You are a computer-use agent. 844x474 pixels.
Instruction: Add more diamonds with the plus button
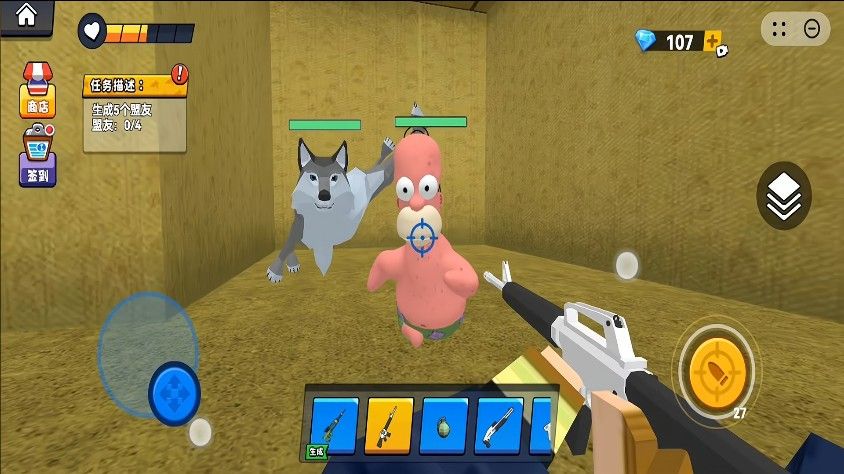pyautogui.click(x=713, y=42)
